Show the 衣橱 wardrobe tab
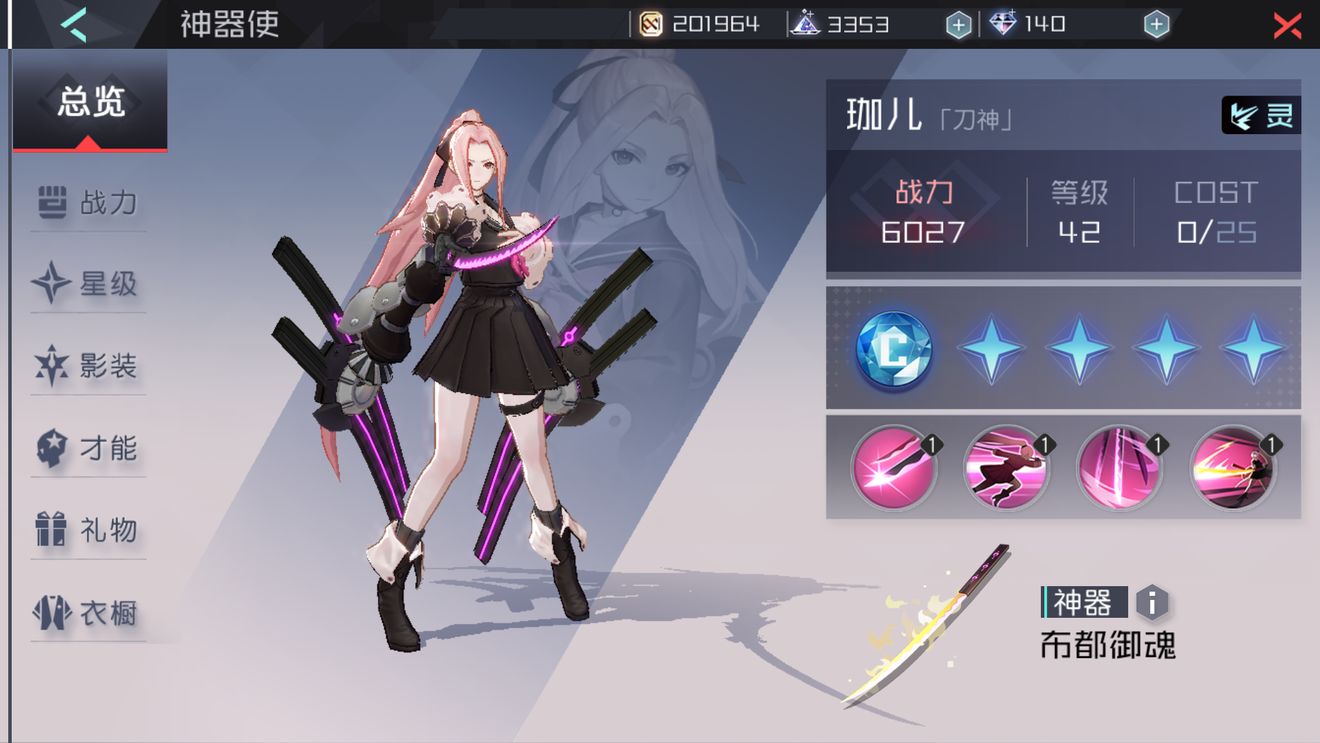Image resolution: width=1320 pixels, height=743 pixels. tap(88, 612)
